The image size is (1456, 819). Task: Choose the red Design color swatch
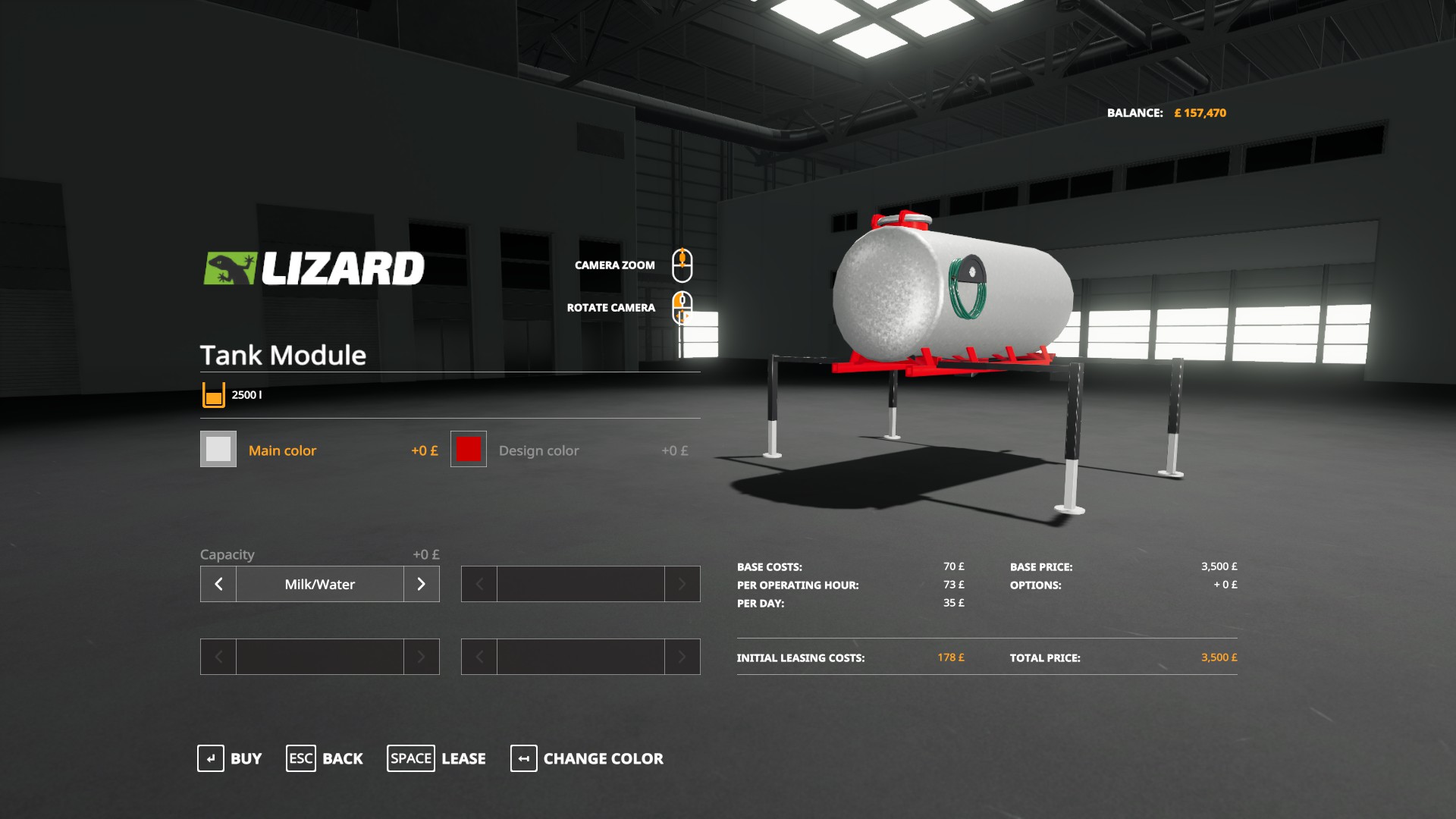pos(469,450)
